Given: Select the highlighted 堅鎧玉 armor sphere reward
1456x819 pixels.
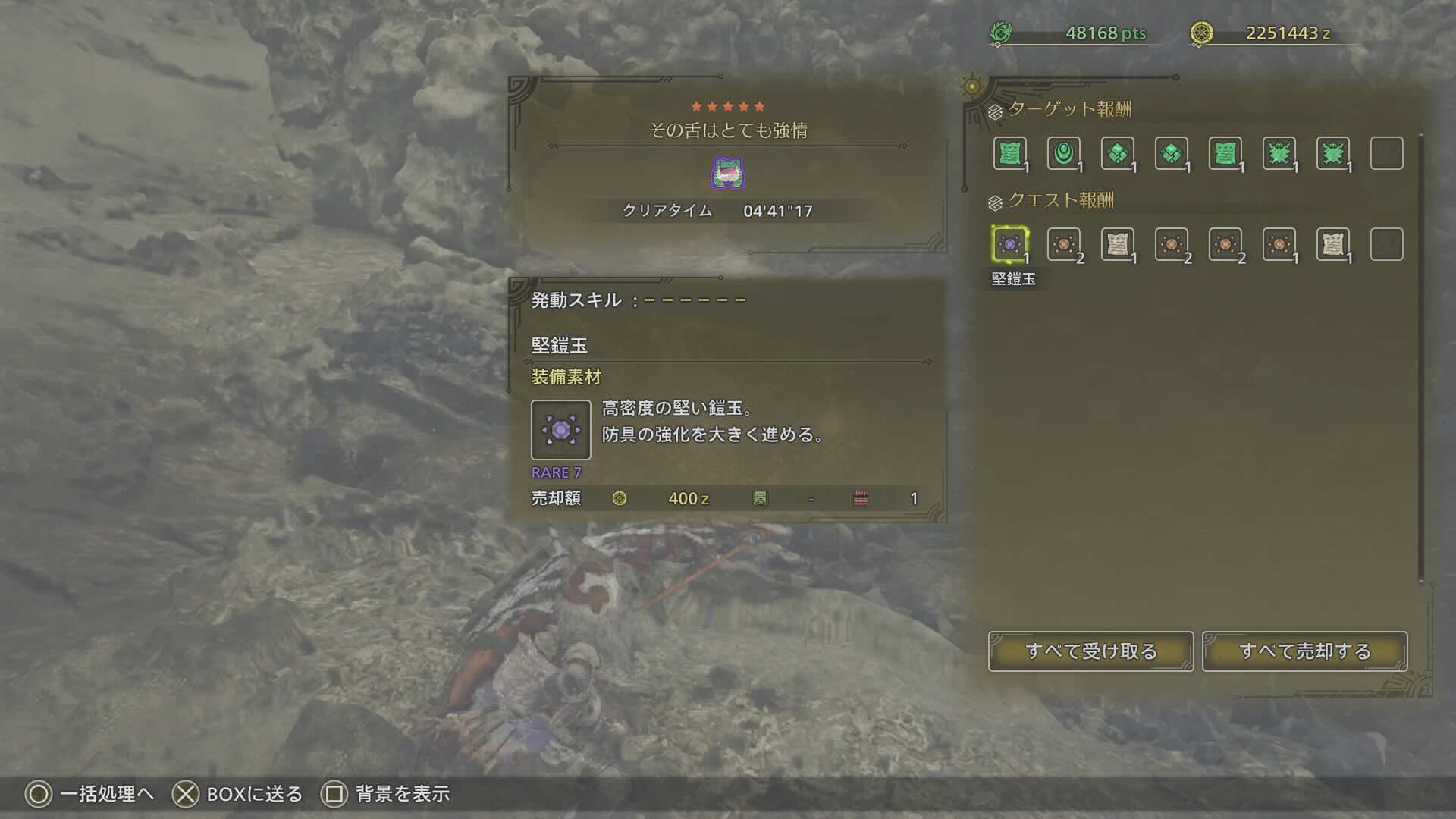Looking at the screenshot, I should 1009,244.
